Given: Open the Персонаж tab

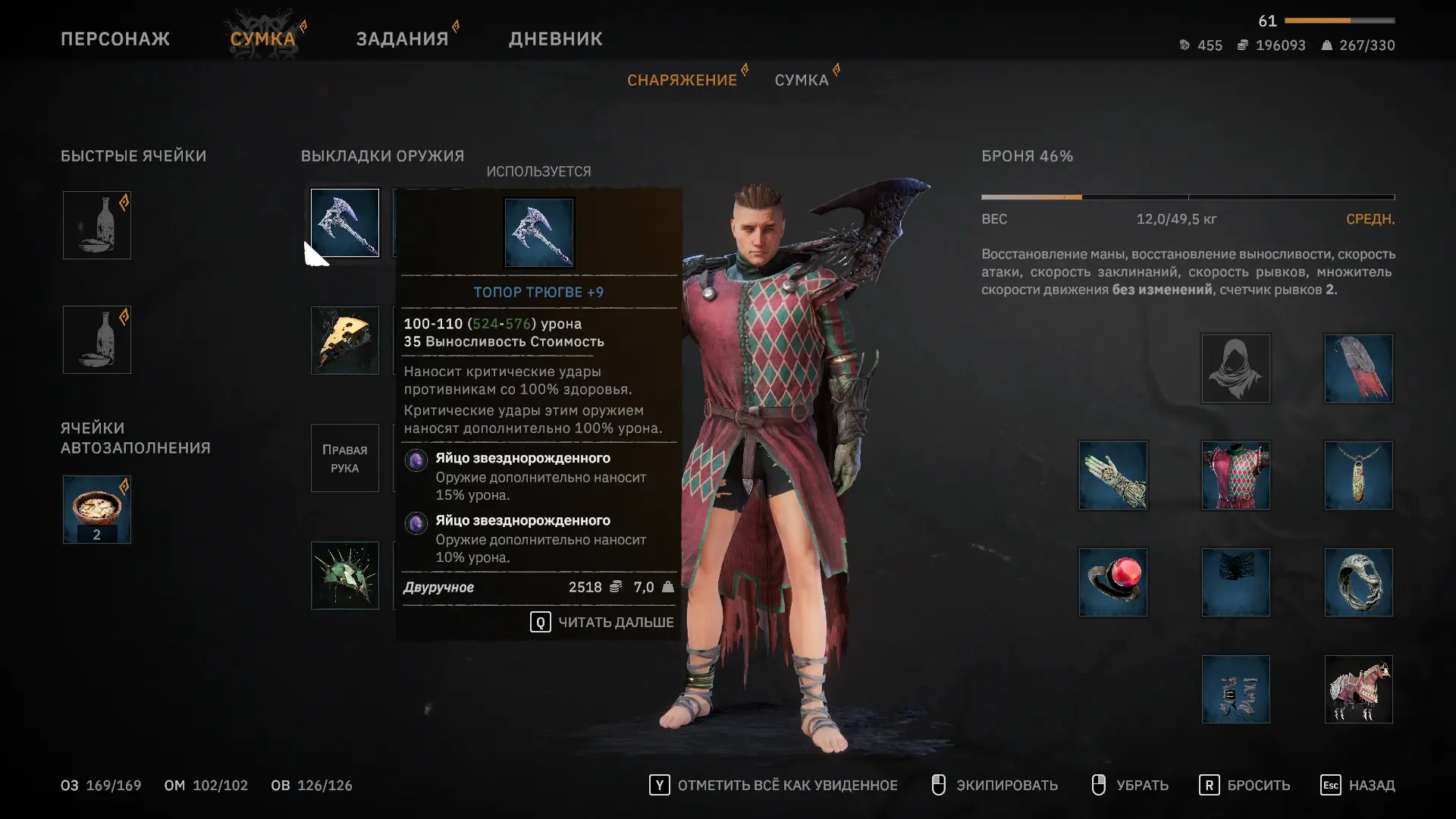Looking at the screenshot, I should pos(115,39).
